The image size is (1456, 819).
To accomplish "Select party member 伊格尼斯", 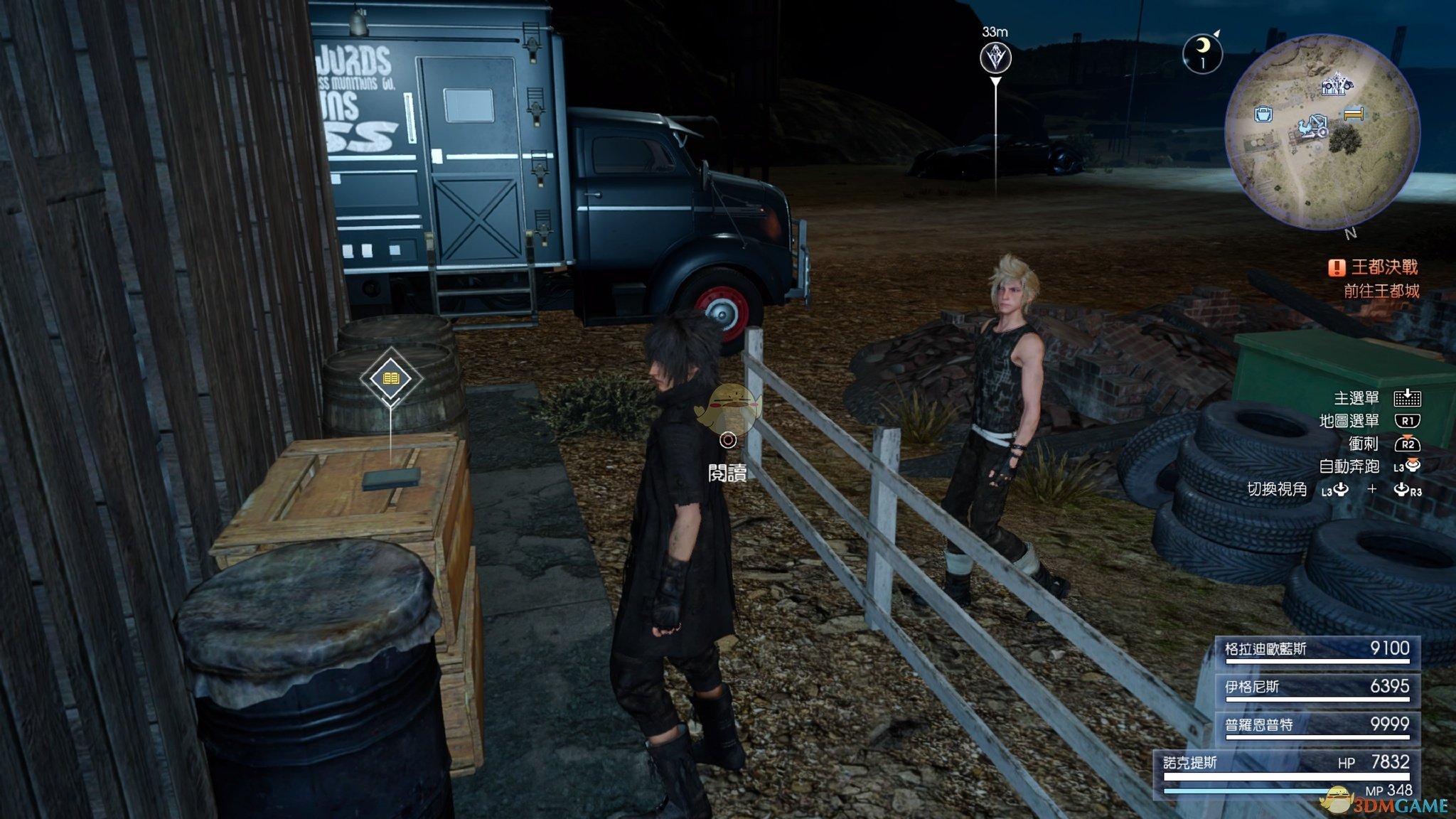I will (1317, 688).
